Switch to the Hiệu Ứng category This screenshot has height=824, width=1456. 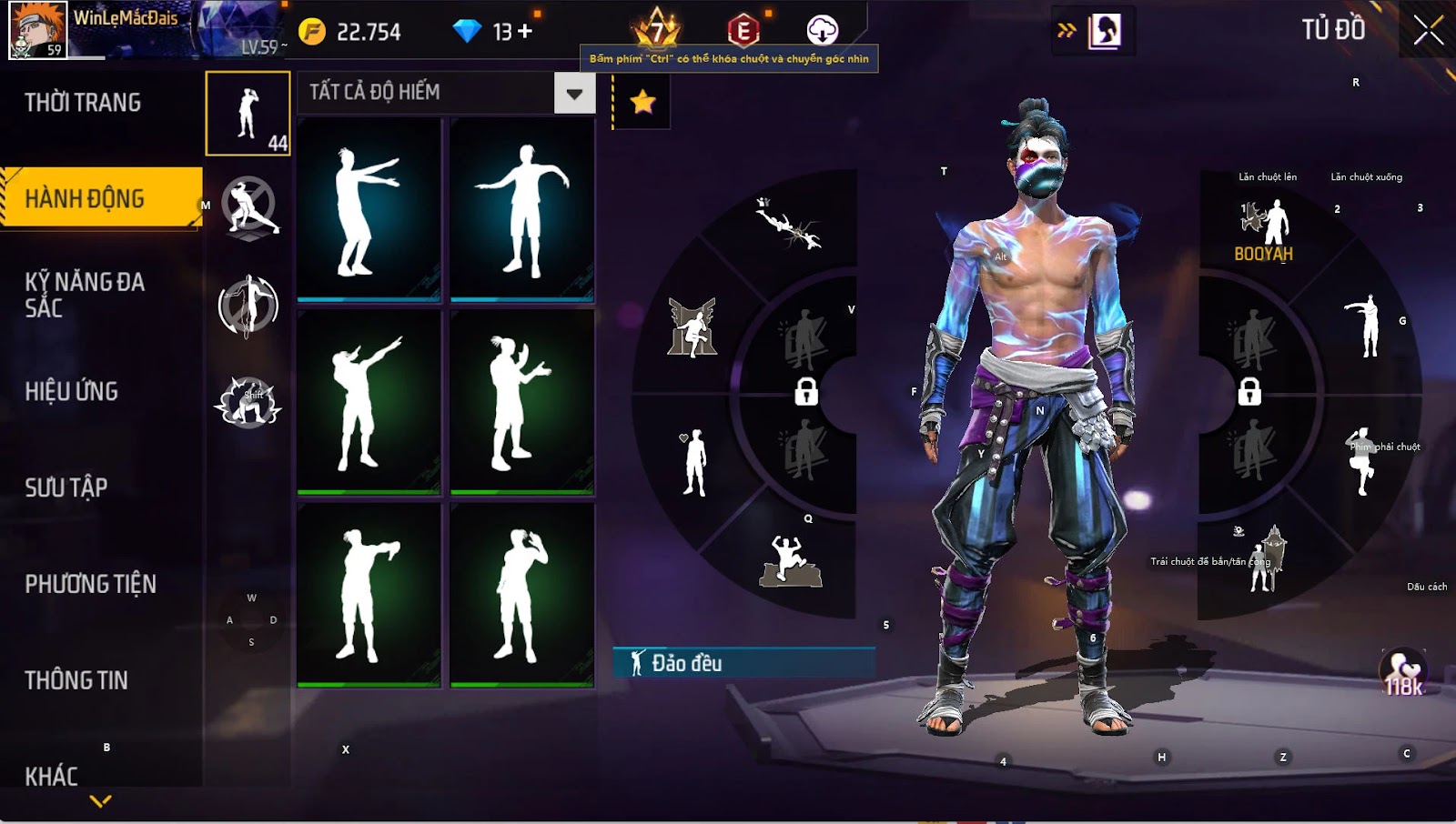pyautogui.click(x=72, y=391)
